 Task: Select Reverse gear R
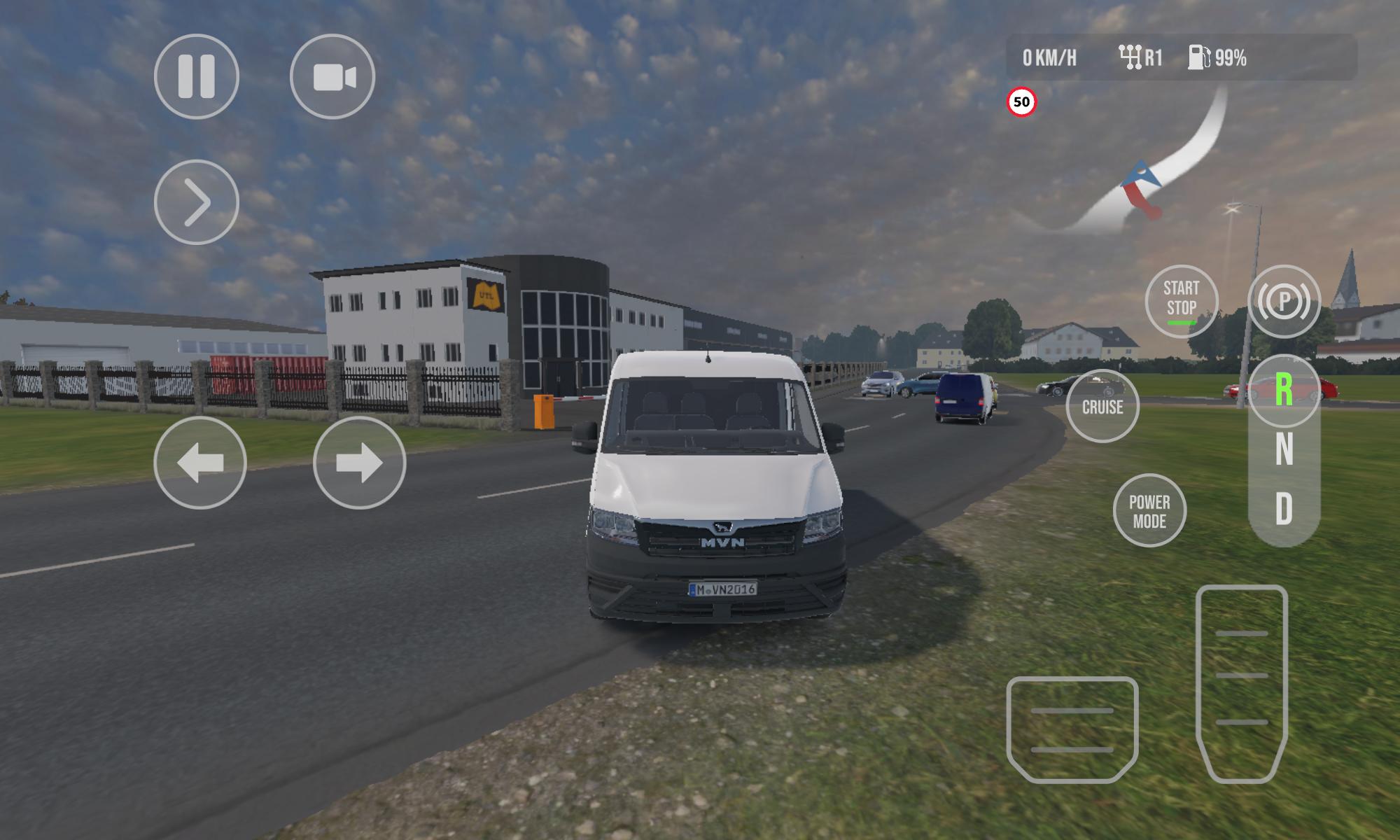[1284, 391]
